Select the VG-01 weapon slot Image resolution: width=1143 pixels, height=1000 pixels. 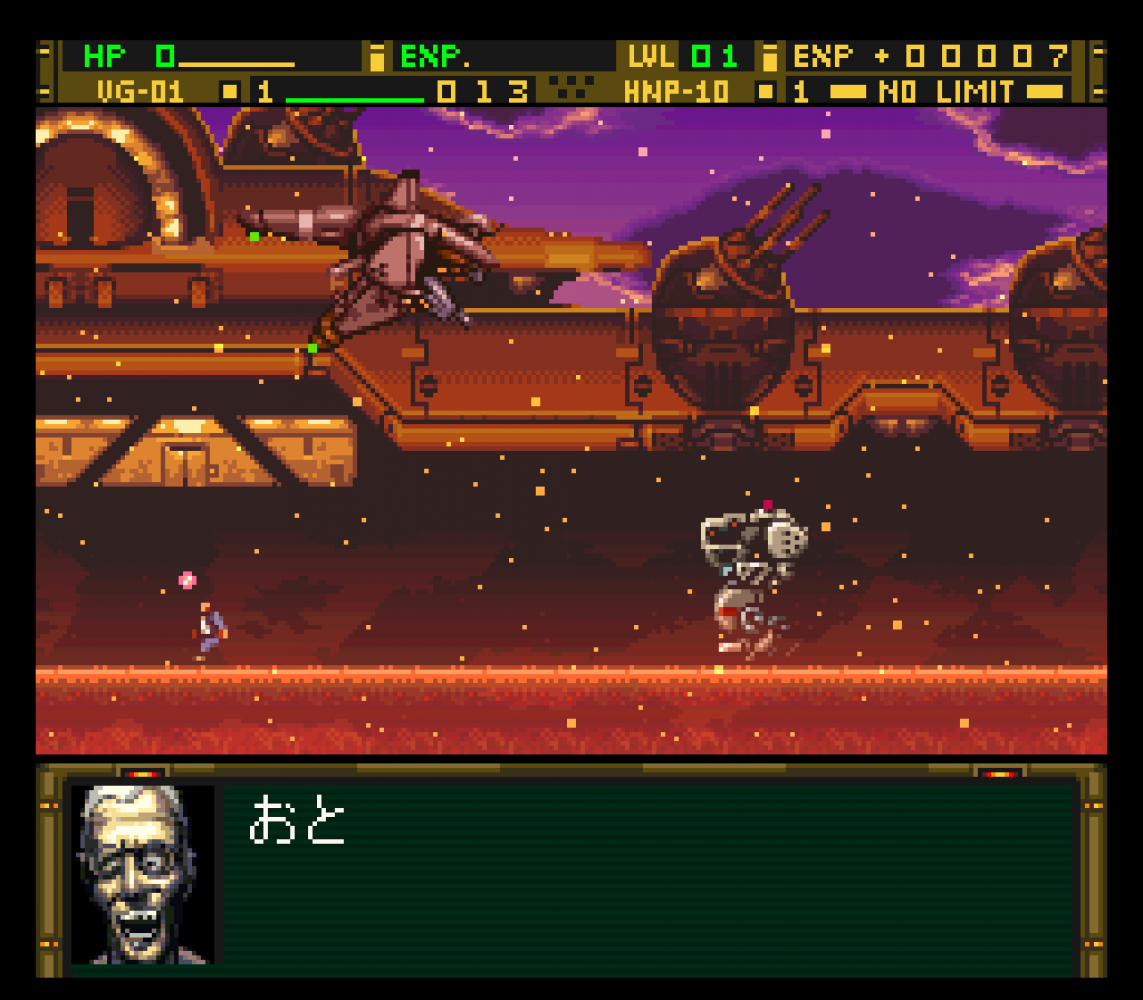coord(141,92)
